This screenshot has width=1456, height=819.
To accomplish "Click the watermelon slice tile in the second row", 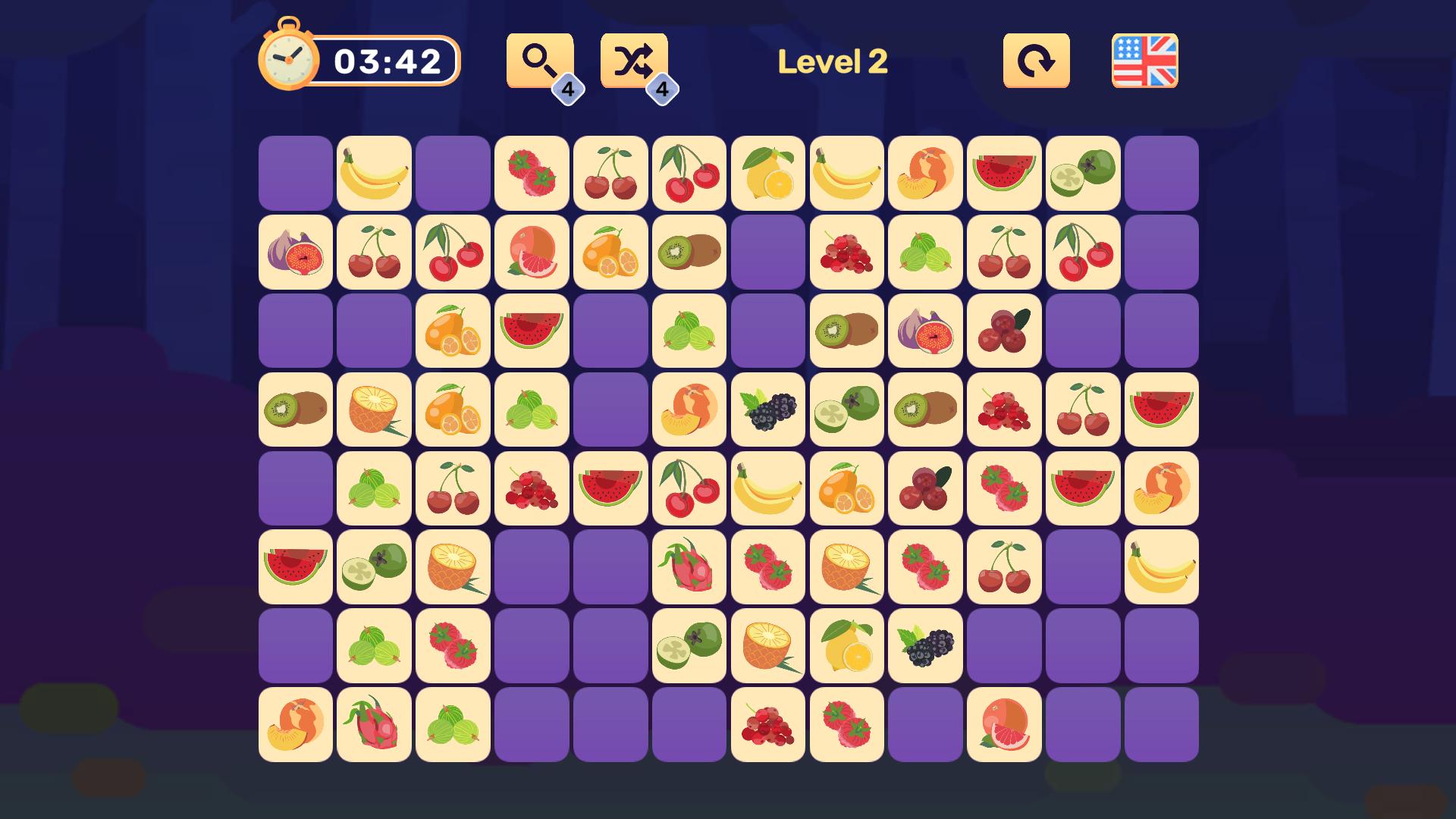I will [531, 331].
